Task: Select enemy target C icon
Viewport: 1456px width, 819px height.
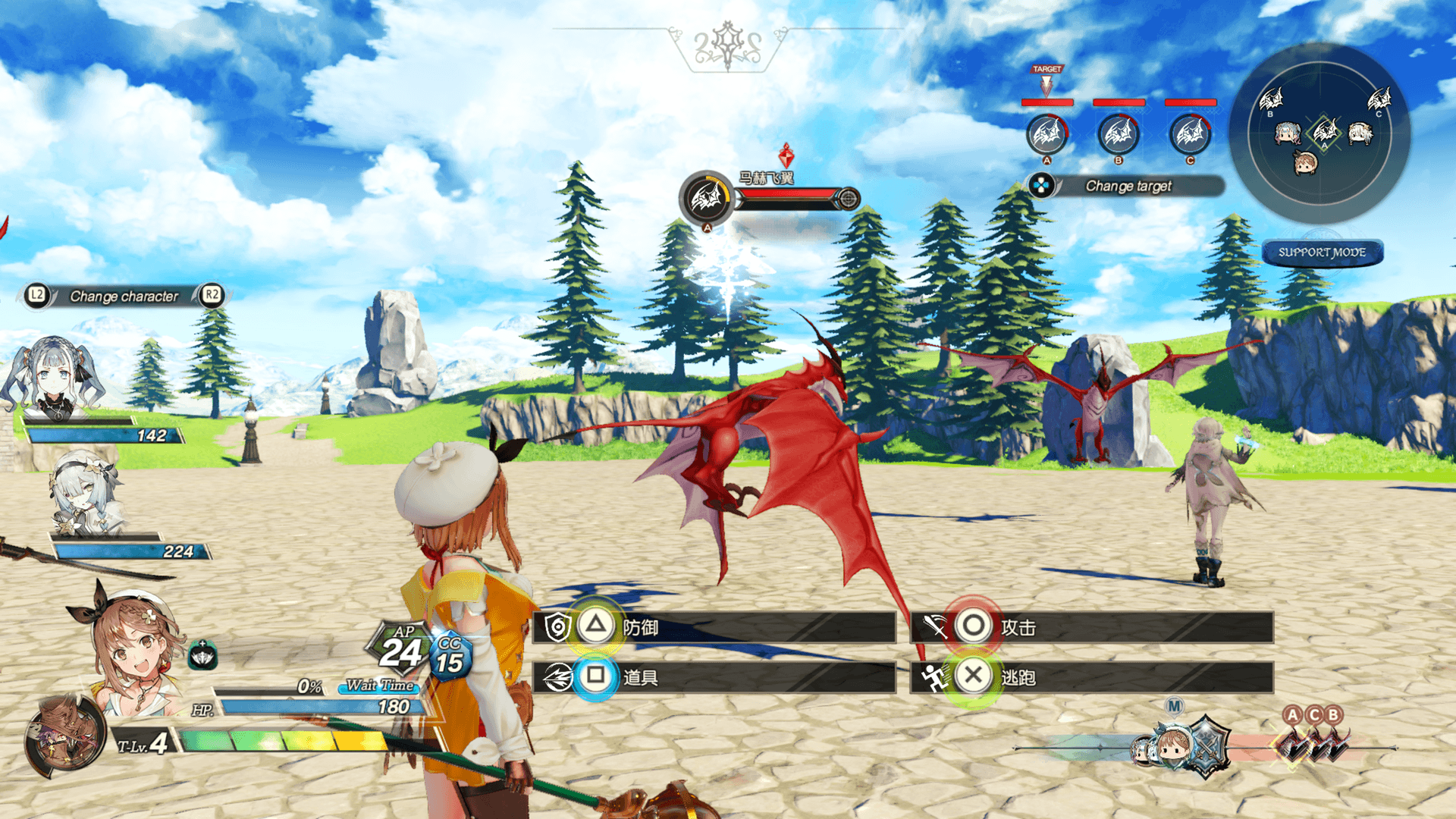Action: (x=1190, y=135)
